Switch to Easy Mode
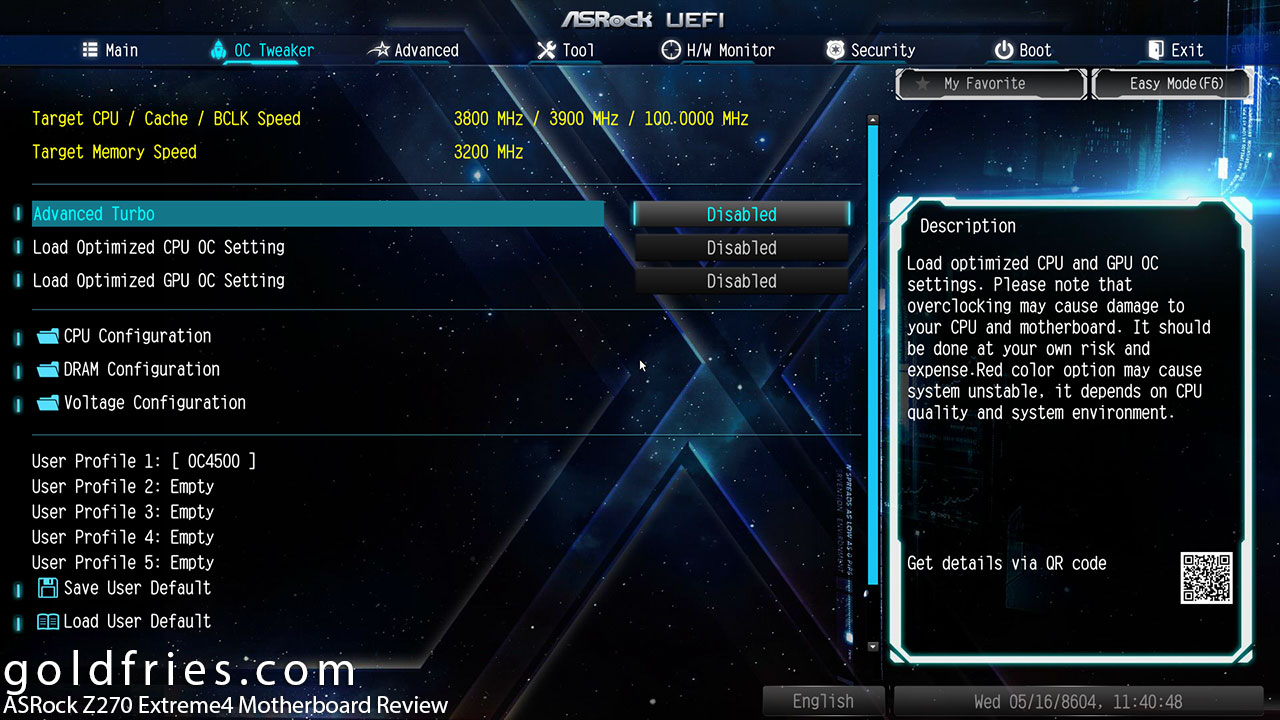 tap(1174, 84)
